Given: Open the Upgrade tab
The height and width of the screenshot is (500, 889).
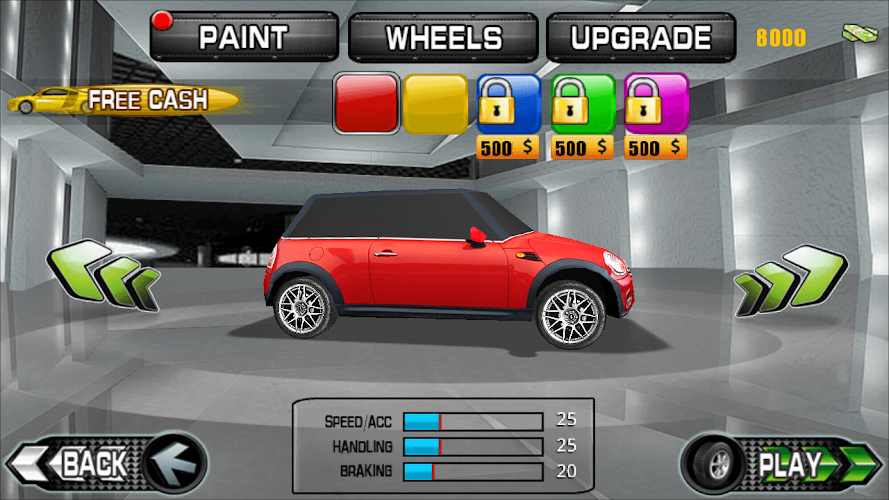Looking at the screenshot, I should point(641,38).
